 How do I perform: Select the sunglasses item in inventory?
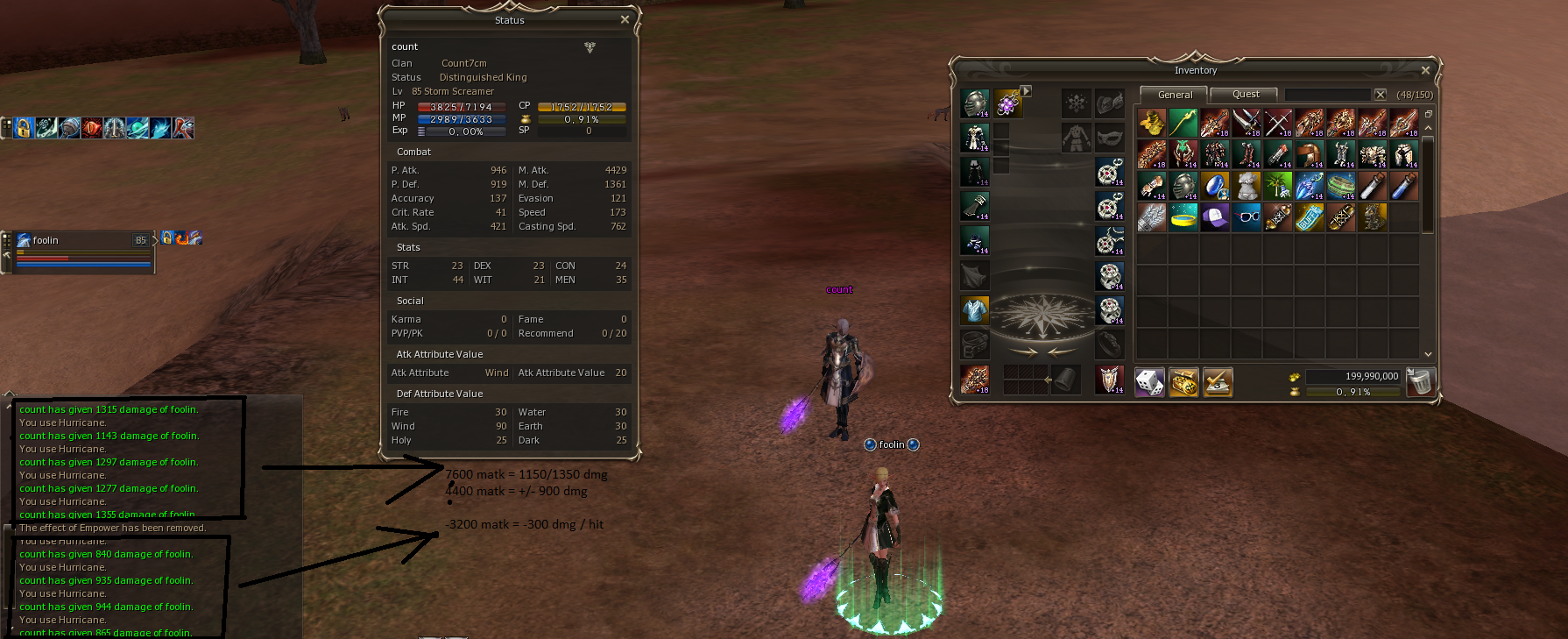(1247, 217)
